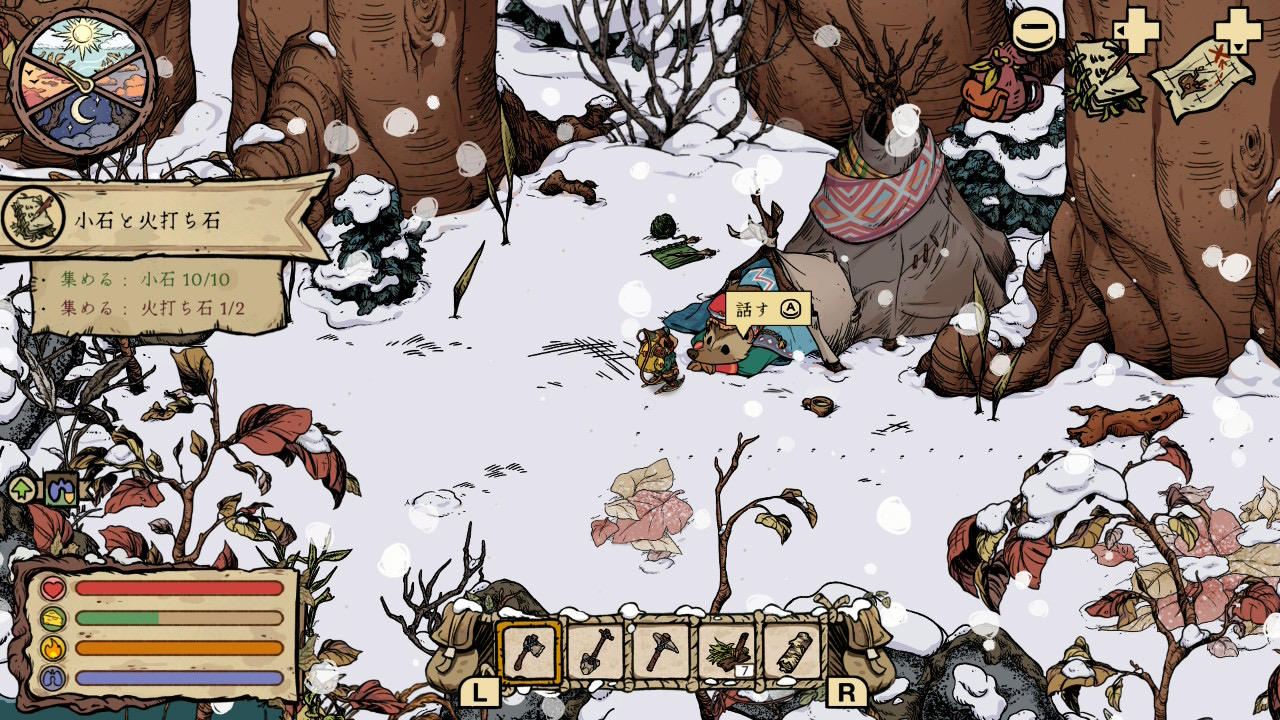This screenshot has width=1280, height=720.
Task: Select the stone axe hotbar slot
Action: (x=529, y=652)
